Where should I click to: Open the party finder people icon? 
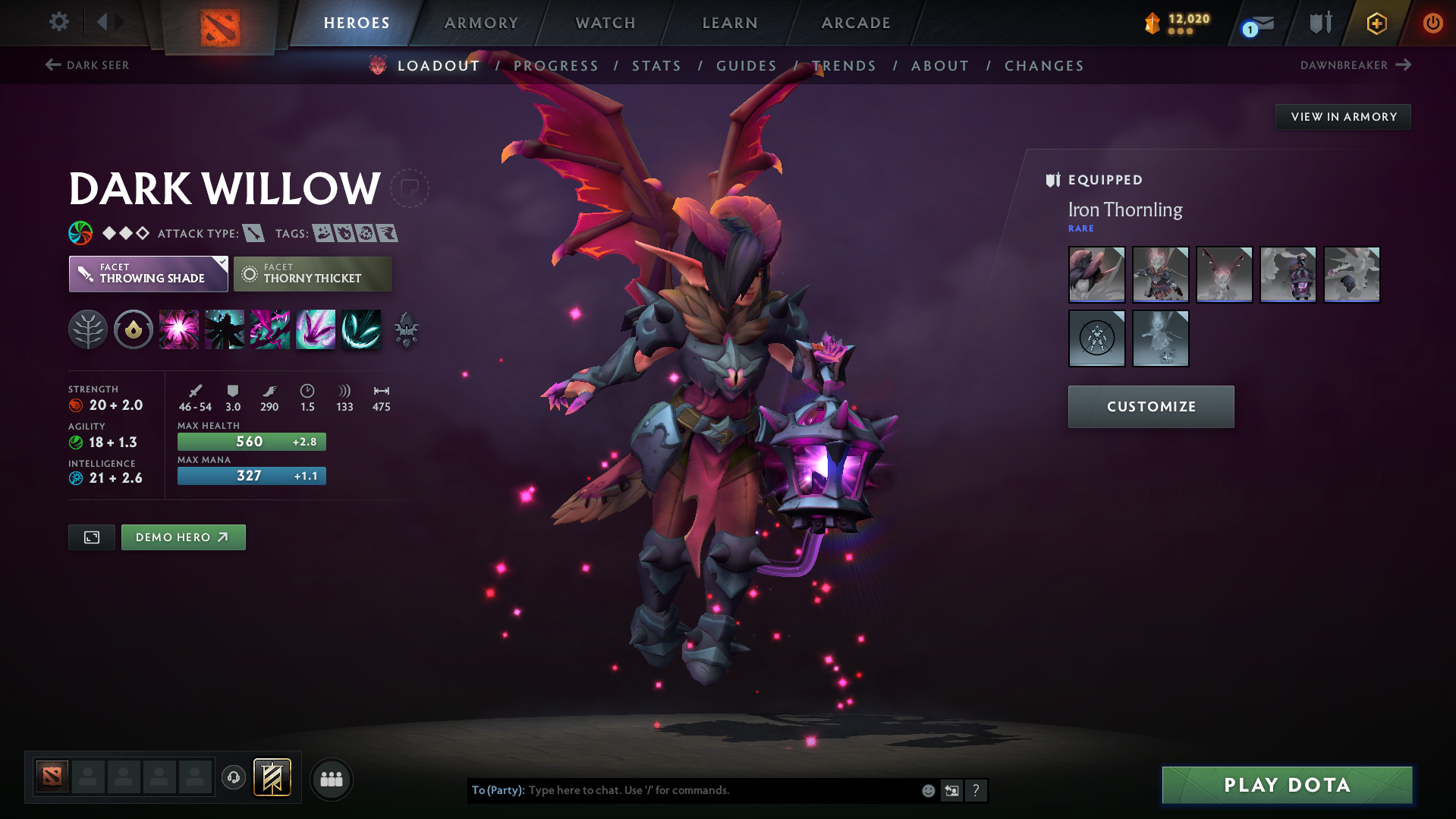[332, 779]
